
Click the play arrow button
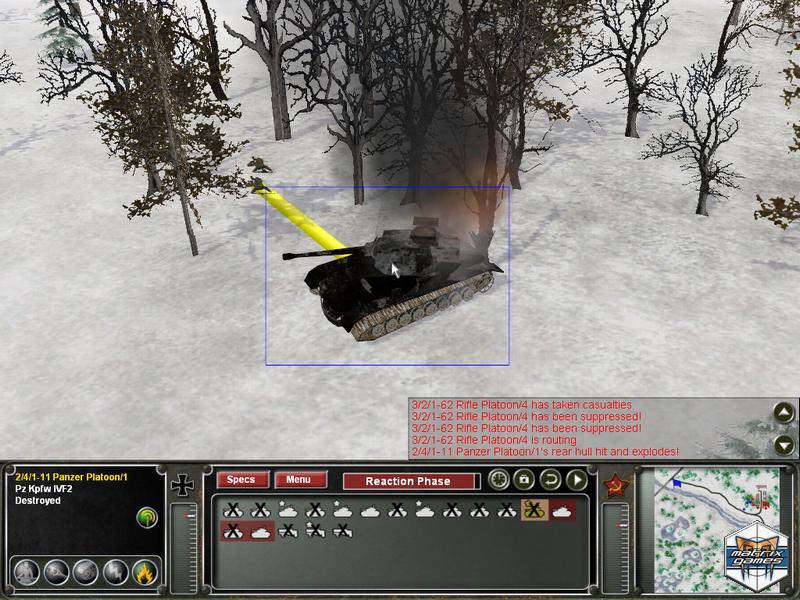[576, 480]
